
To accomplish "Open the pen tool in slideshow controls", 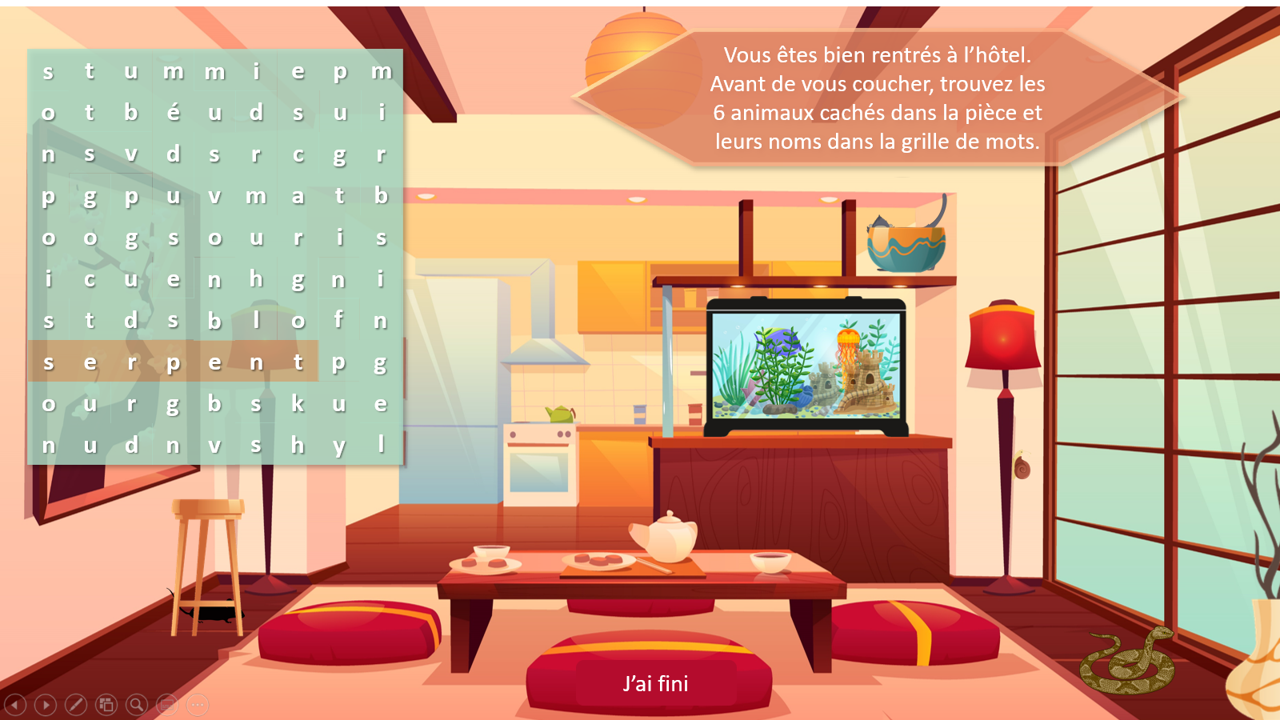I will pyautogui.click(x=75, y=705).
